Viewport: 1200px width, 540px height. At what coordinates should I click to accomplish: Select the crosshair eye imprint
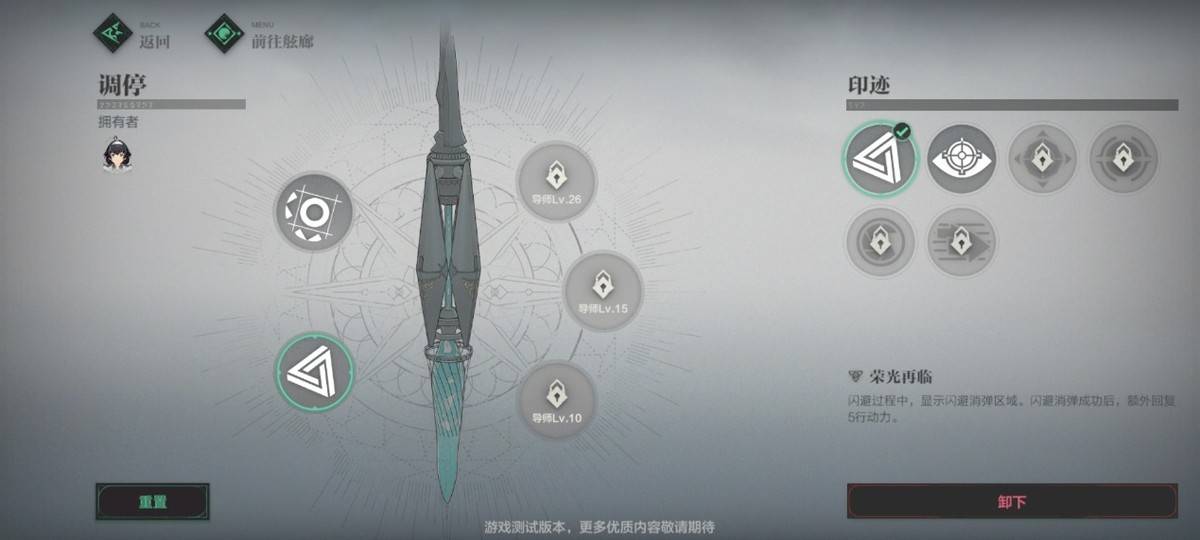[962, 159]
